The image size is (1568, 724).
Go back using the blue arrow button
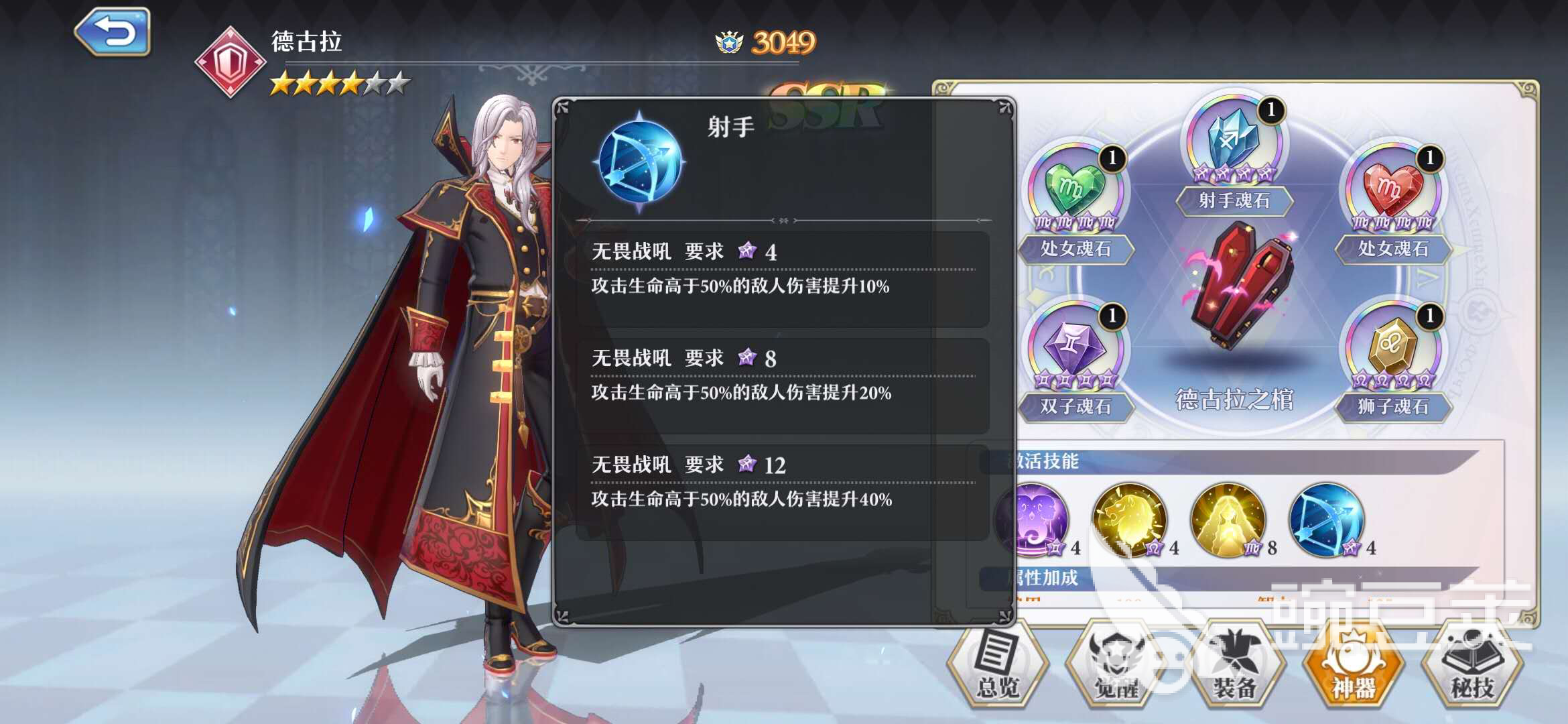coord(113,32)
